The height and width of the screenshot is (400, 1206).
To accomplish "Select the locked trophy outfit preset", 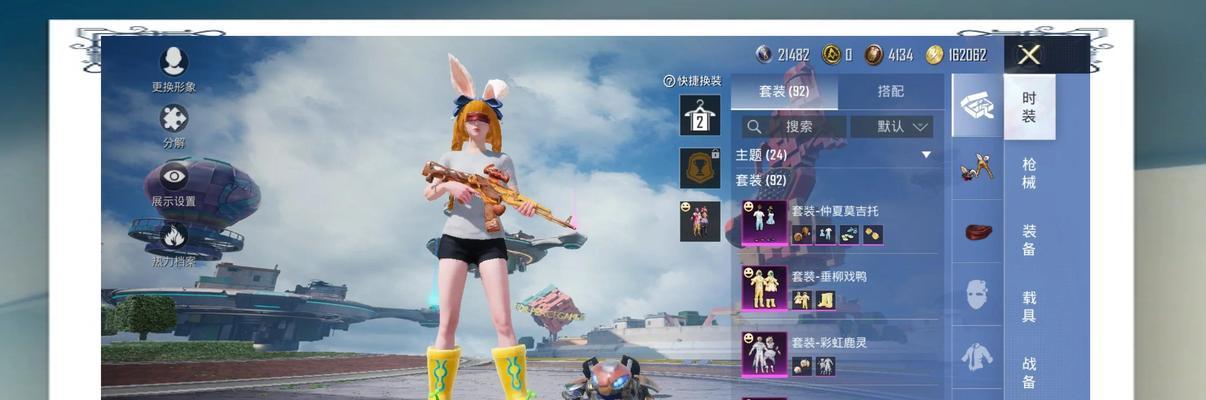I will [700, 168].
